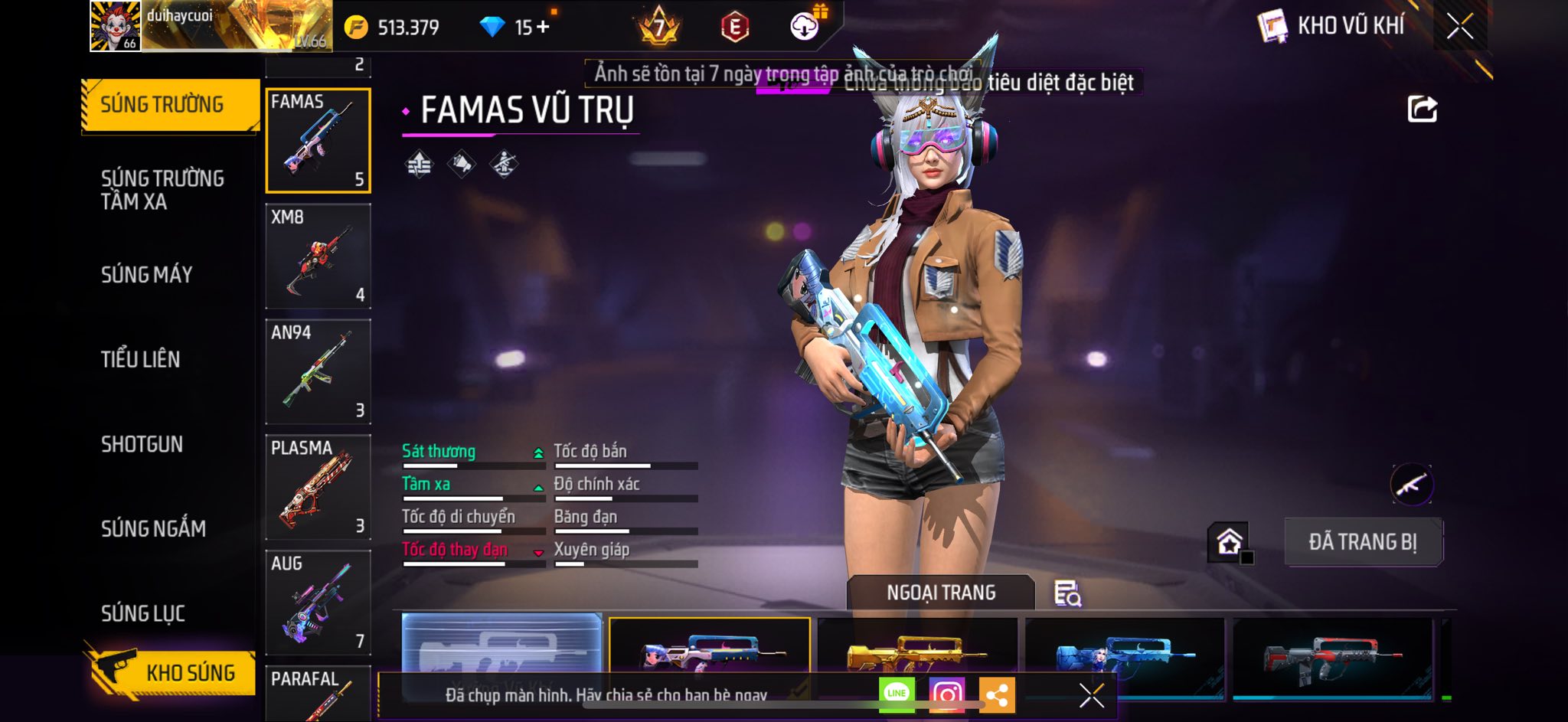Choose the Tiểu Liên category
This screenshot has height=722, width=1568.
[x=141, y=359]
